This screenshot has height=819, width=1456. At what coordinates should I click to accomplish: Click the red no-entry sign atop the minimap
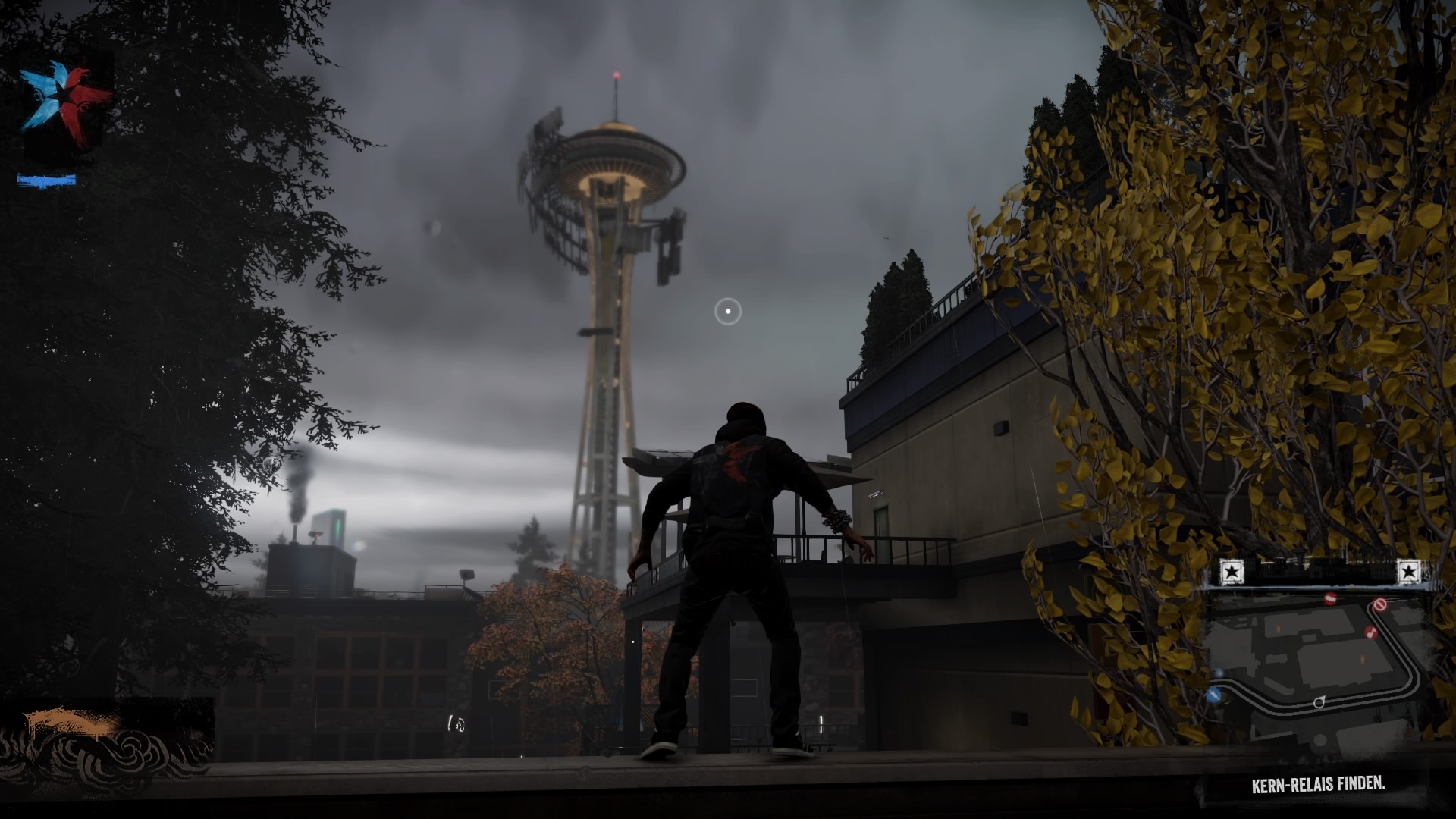(1330, 598)
